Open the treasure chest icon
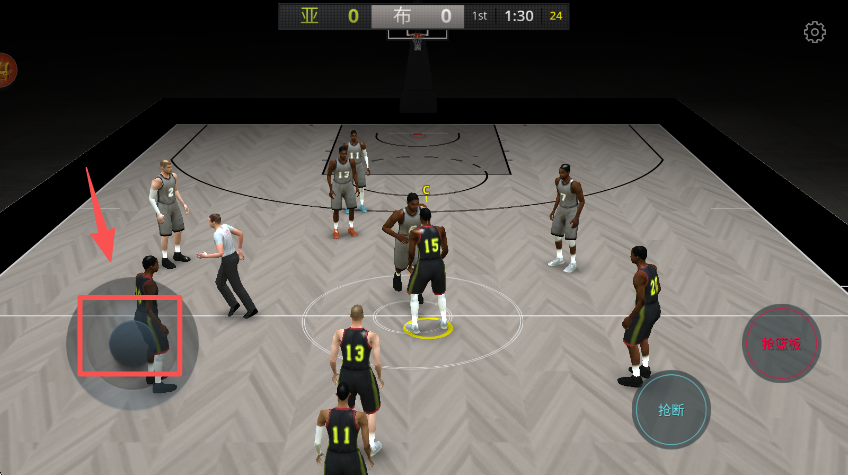 [6, 70]
